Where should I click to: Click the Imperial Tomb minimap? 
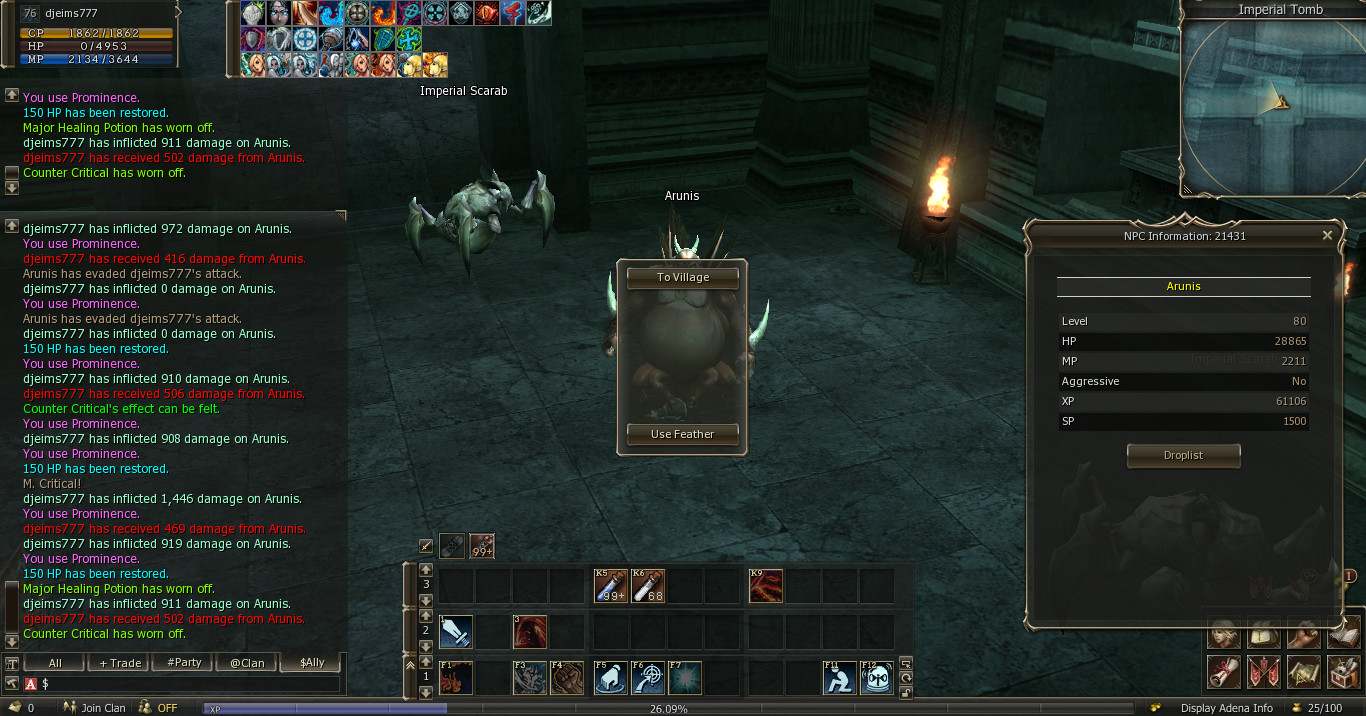pyautogui.click(x=1270, y=105)
